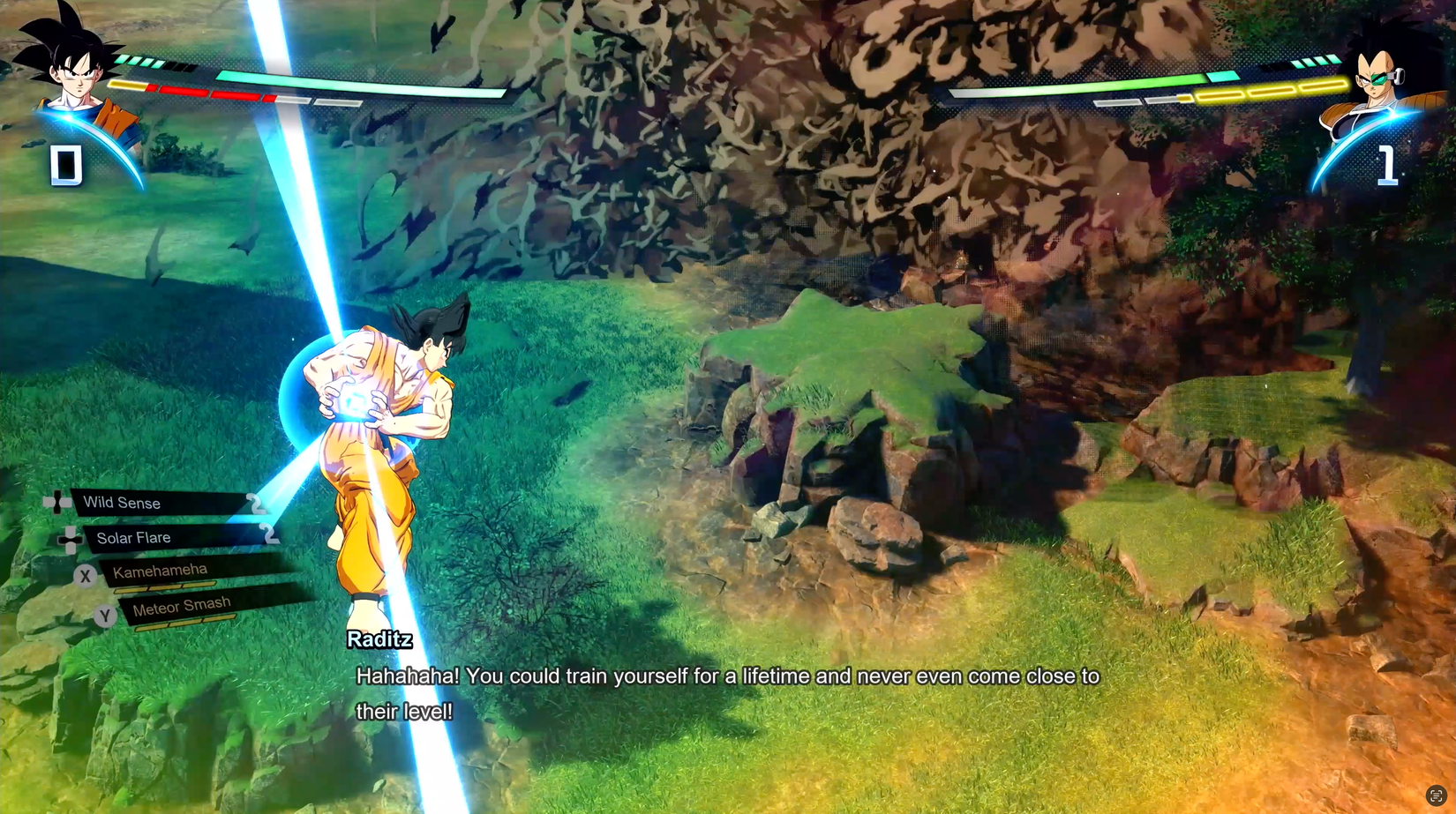This screenshot has width=1456, height=814.
Task: Click the X button prompt icon
Action: pos(85,575)
